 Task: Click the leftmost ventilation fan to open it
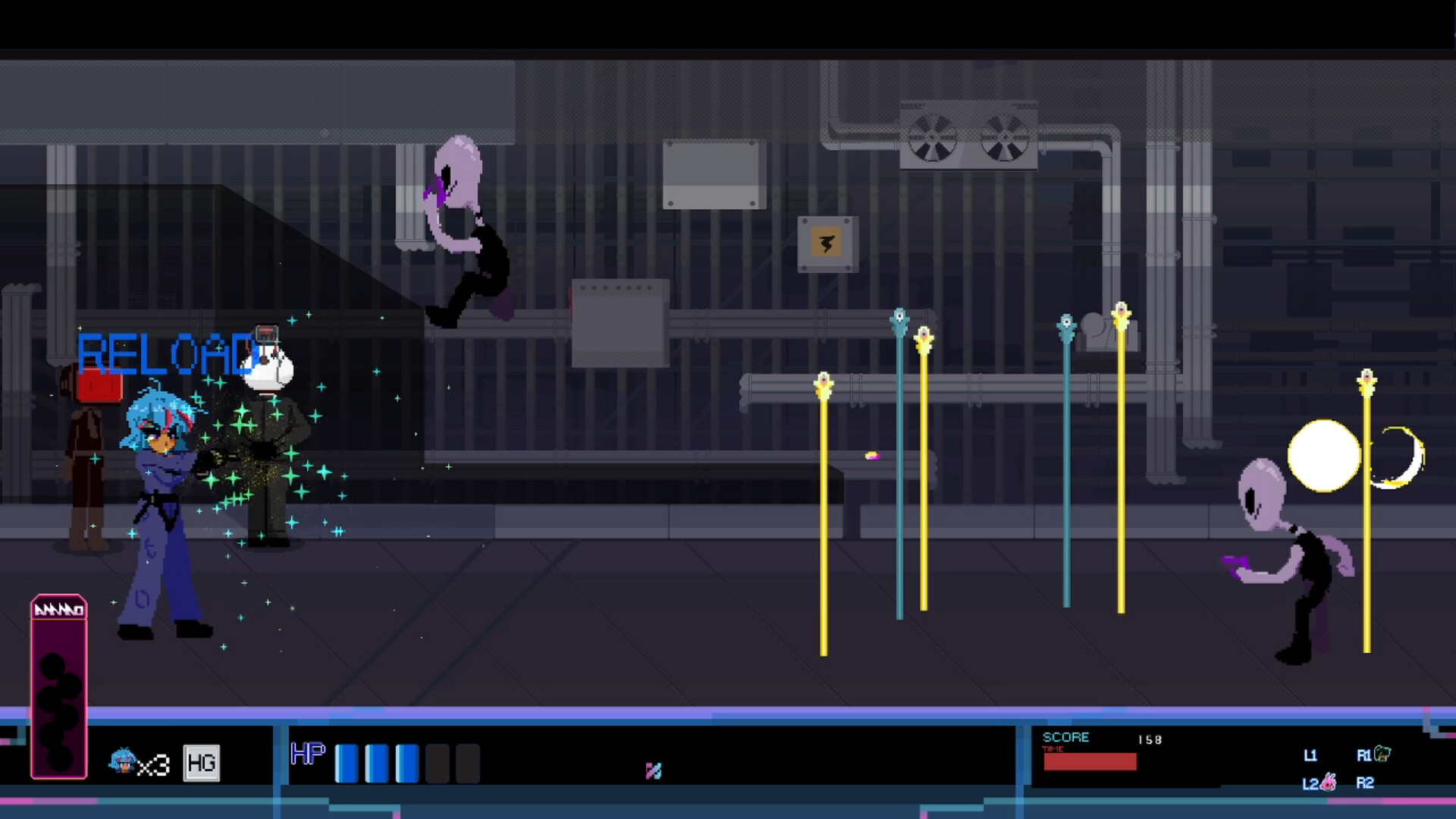(930, 140)
